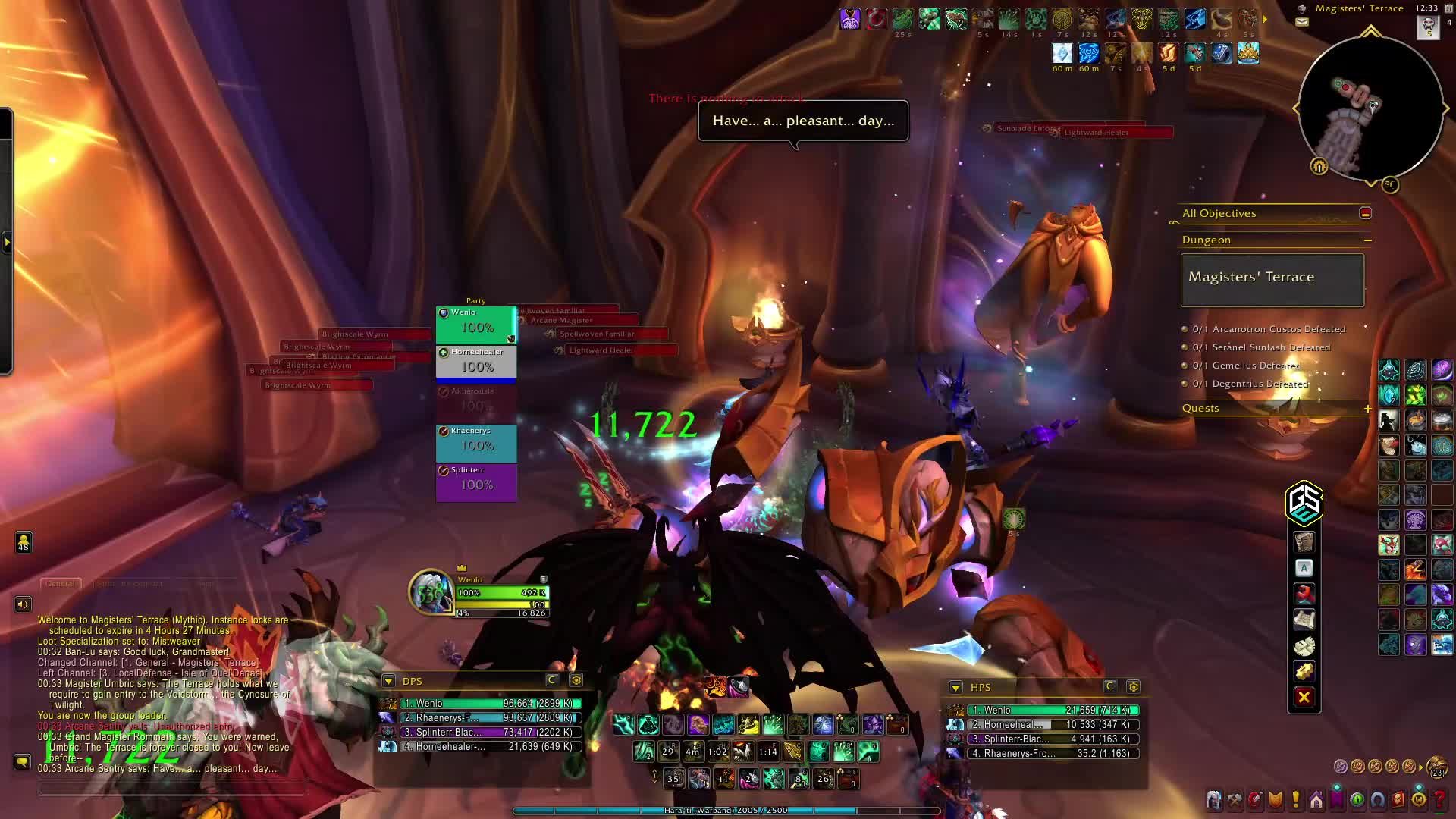The image size is (1456, 819).
Task: Select Splinterr's purple party frame
Action: [476, 479]
